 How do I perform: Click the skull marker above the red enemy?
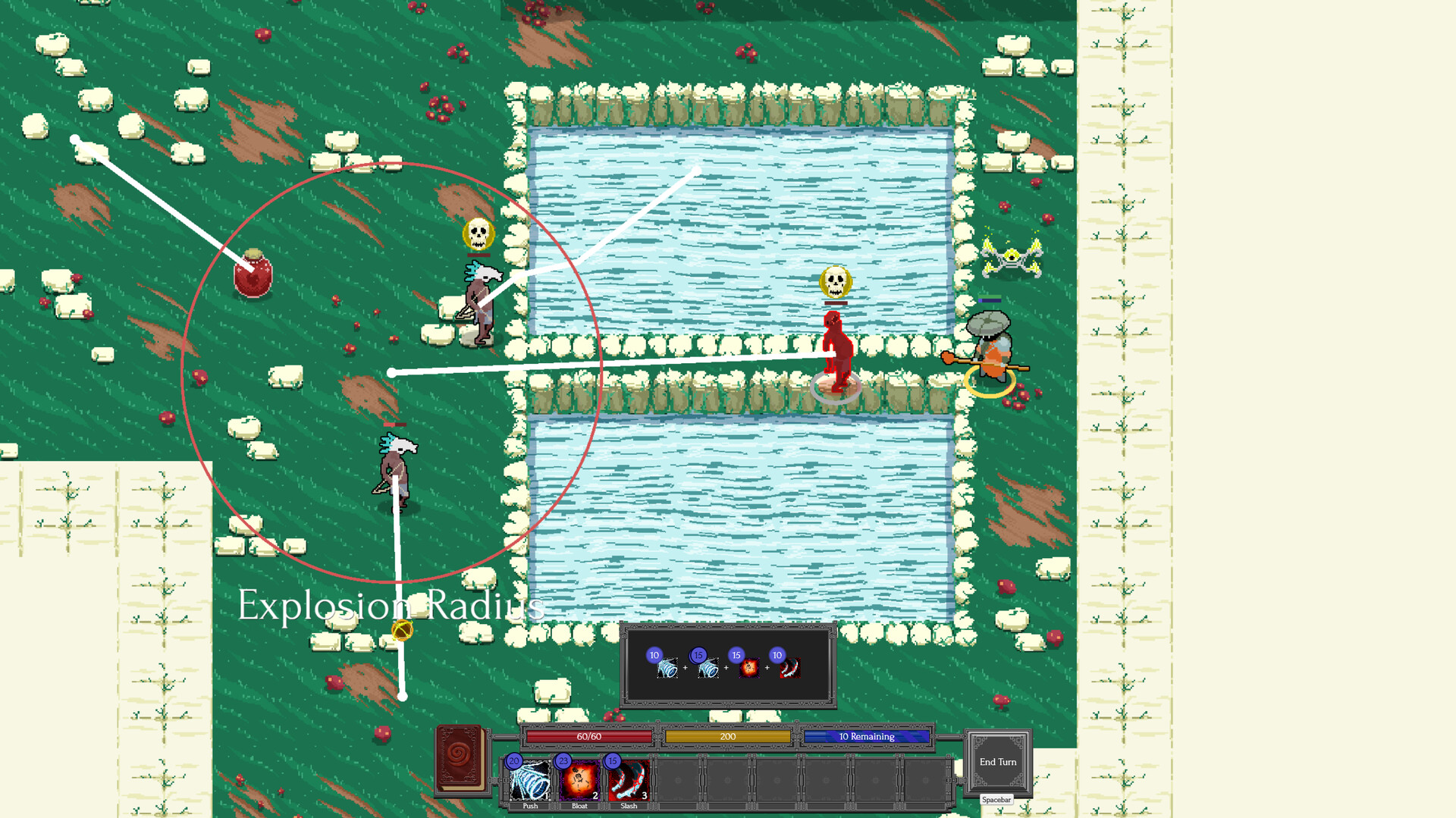click(835, 283)
